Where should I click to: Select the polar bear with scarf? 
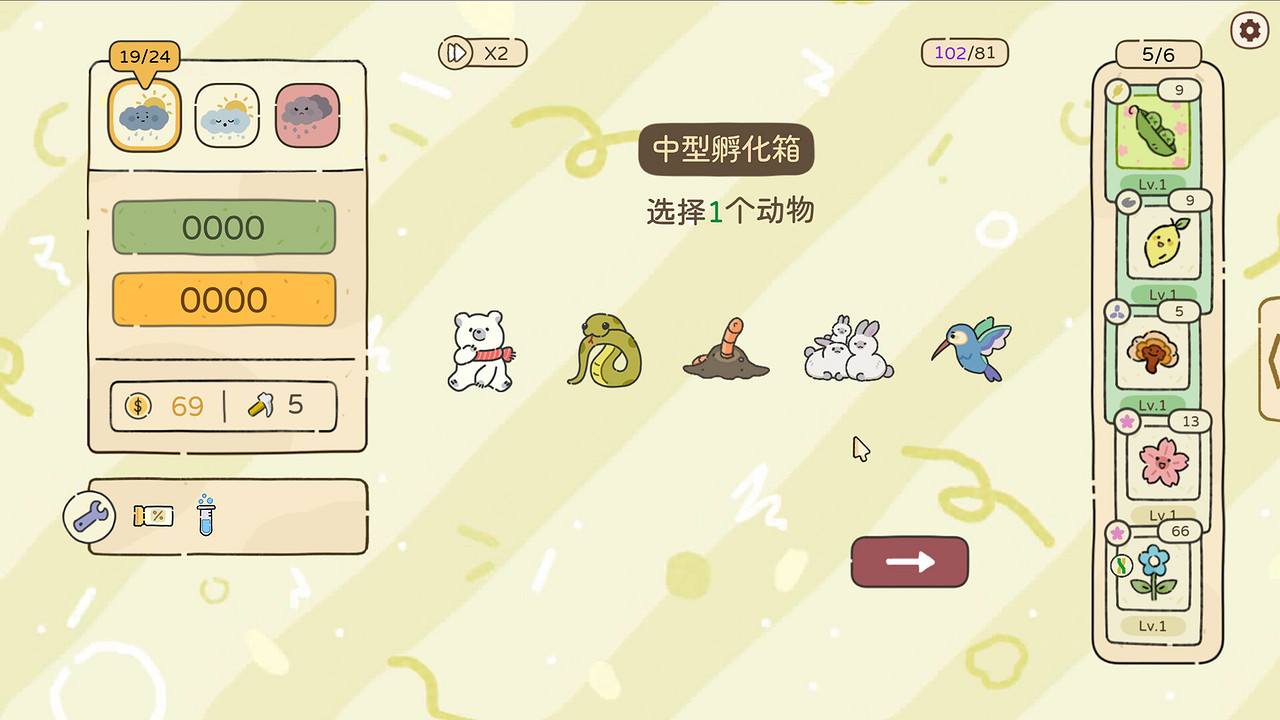[481, 352]
